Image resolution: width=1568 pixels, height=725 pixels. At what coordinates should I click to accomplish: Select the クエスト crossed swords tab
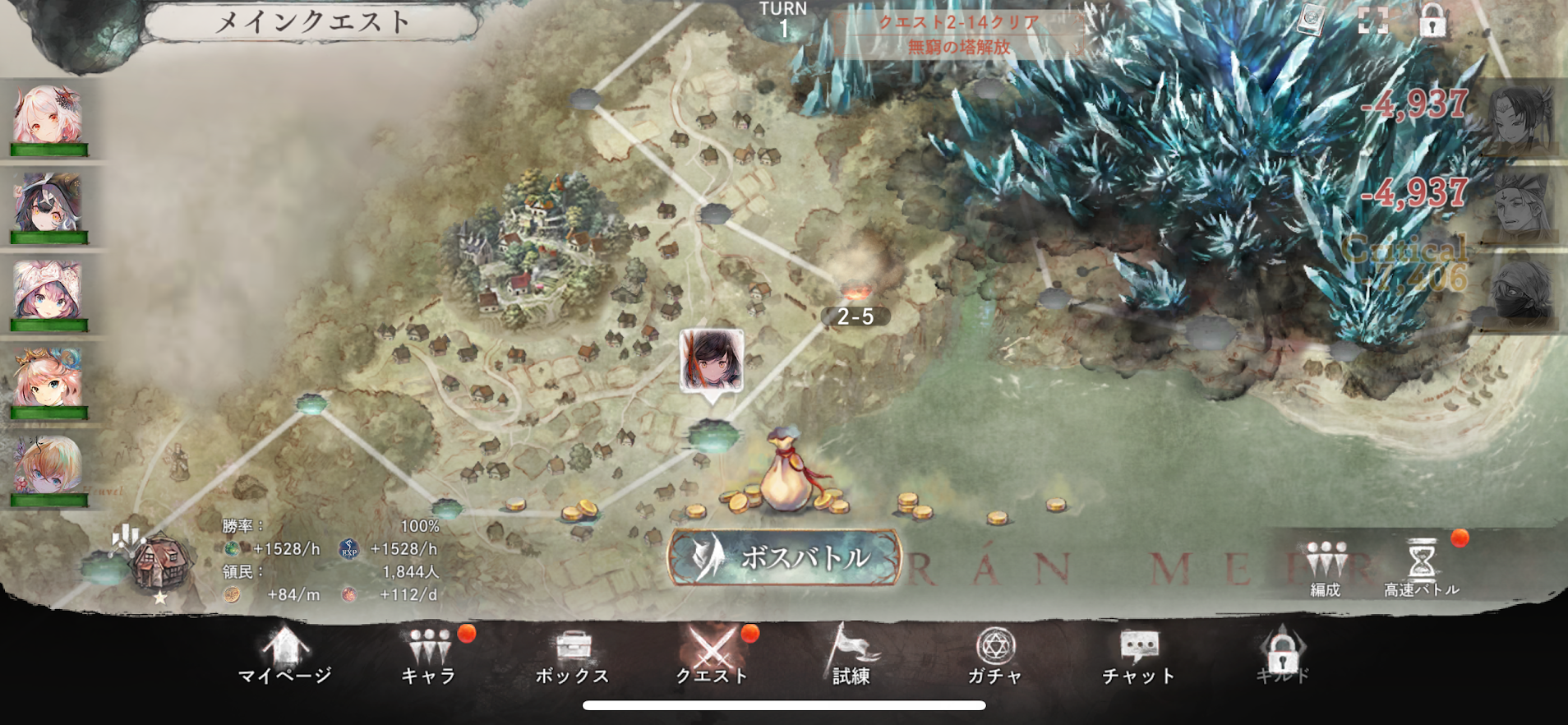(x=711, y=656)
